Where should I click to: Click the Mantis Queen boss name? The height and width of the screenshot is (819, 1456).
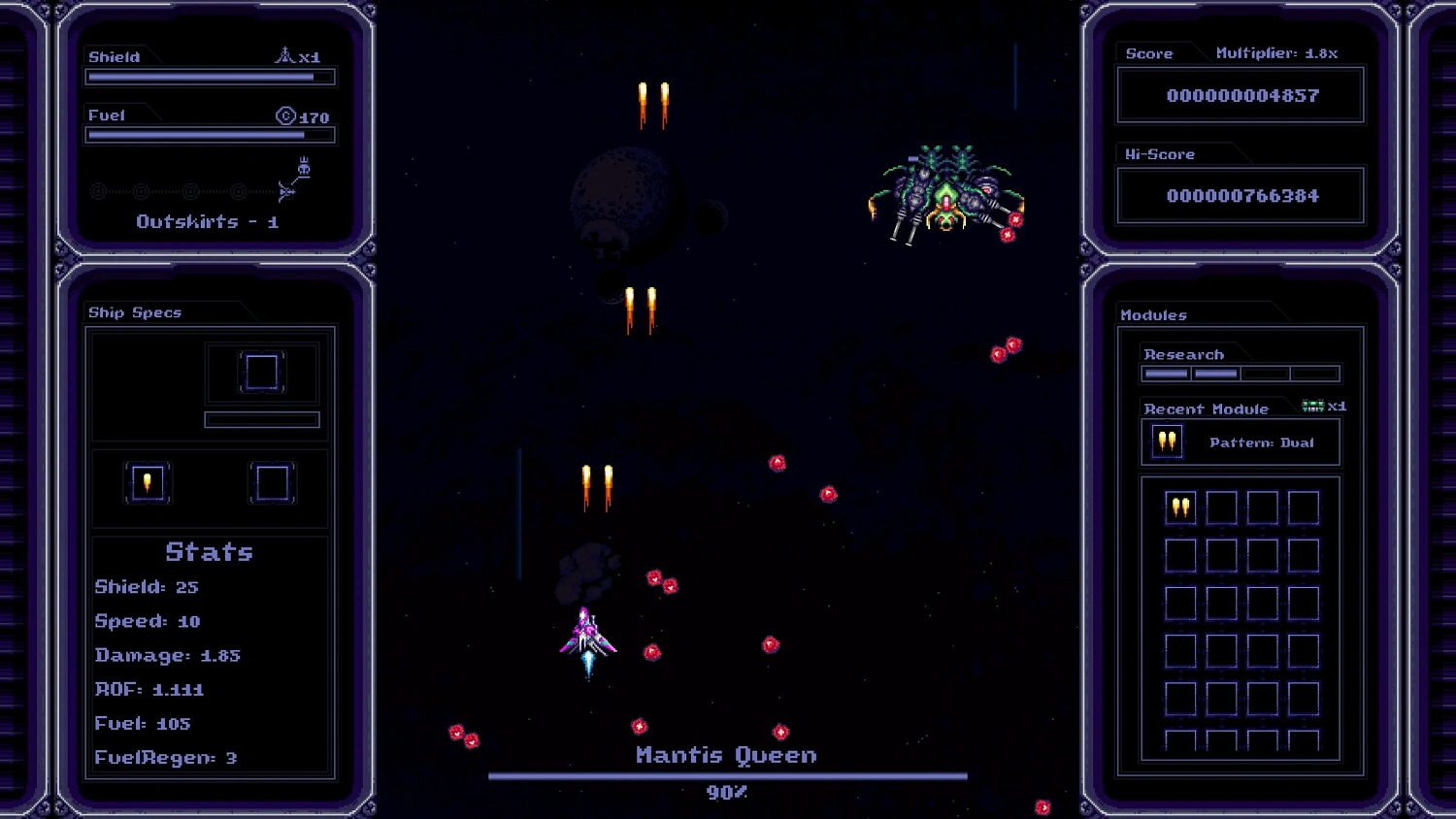coord(725,755)
